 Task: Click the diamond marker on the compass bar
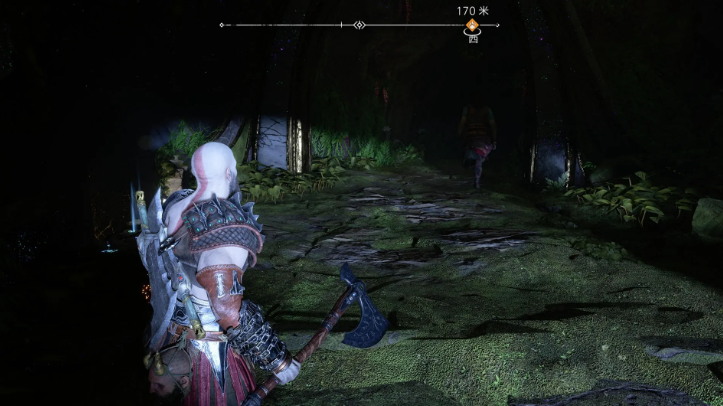point(360,24)
